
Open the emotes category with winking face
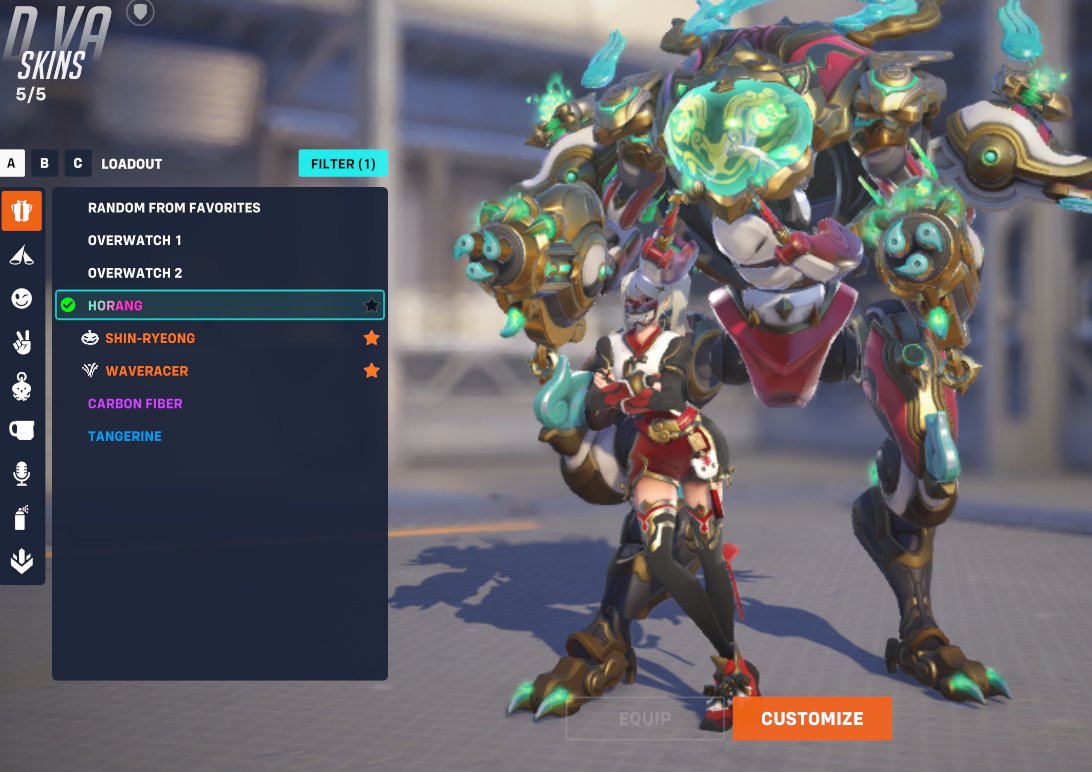click(21, 298)
